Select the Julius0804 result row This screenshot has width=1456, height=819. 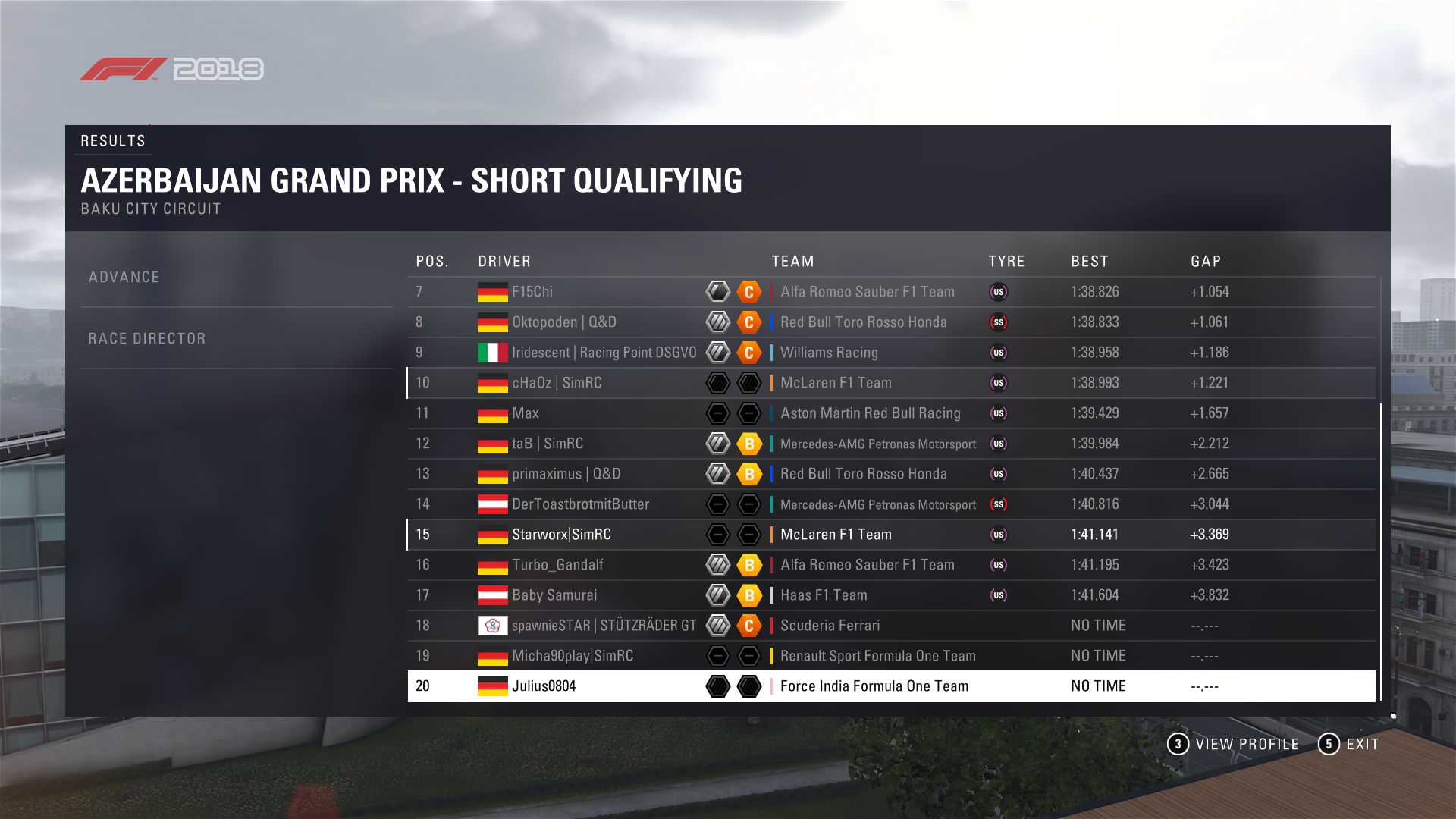click(544, 686)
